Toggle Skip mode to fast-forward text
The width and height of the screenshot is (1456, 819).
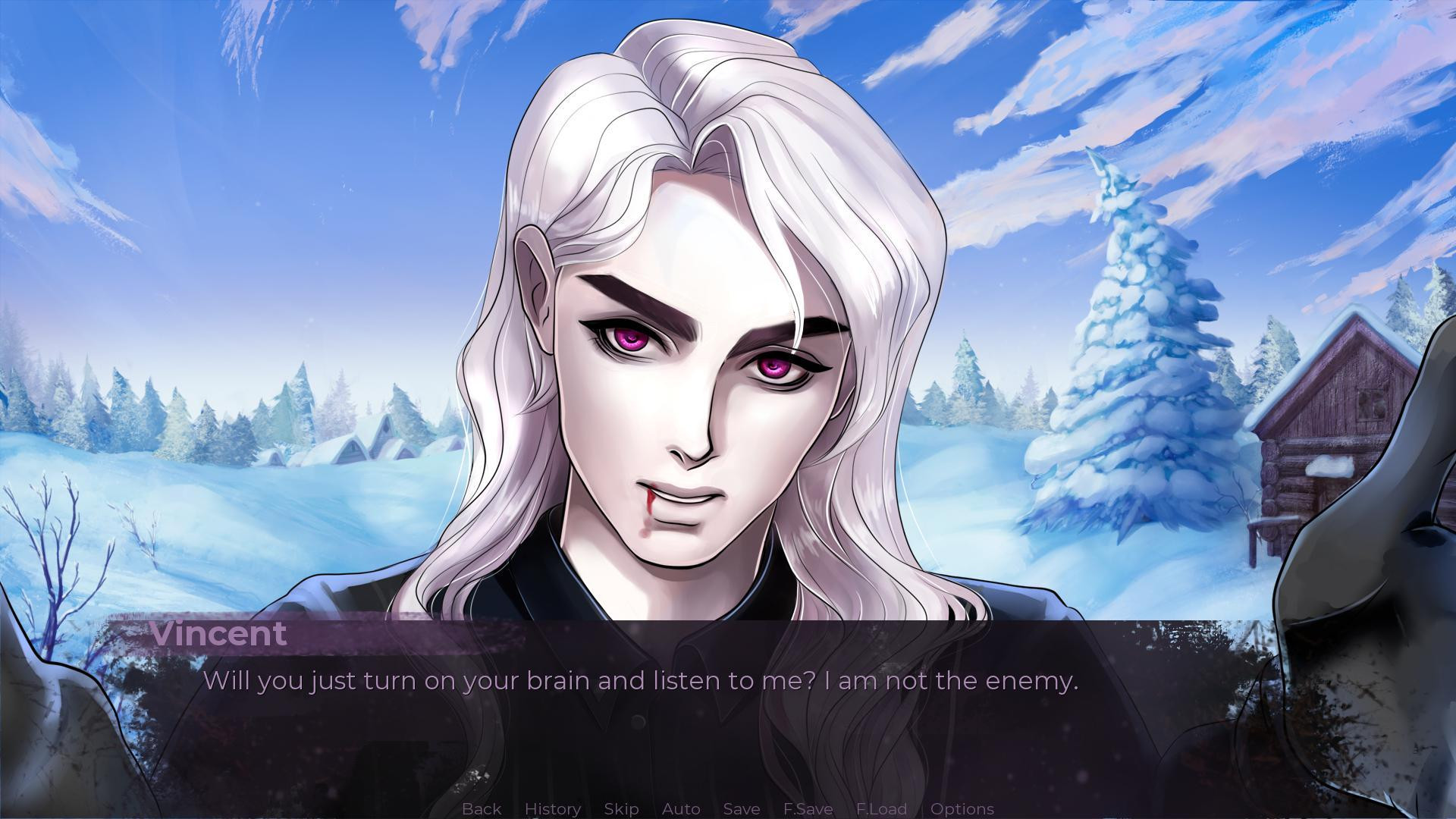(620, 808)
